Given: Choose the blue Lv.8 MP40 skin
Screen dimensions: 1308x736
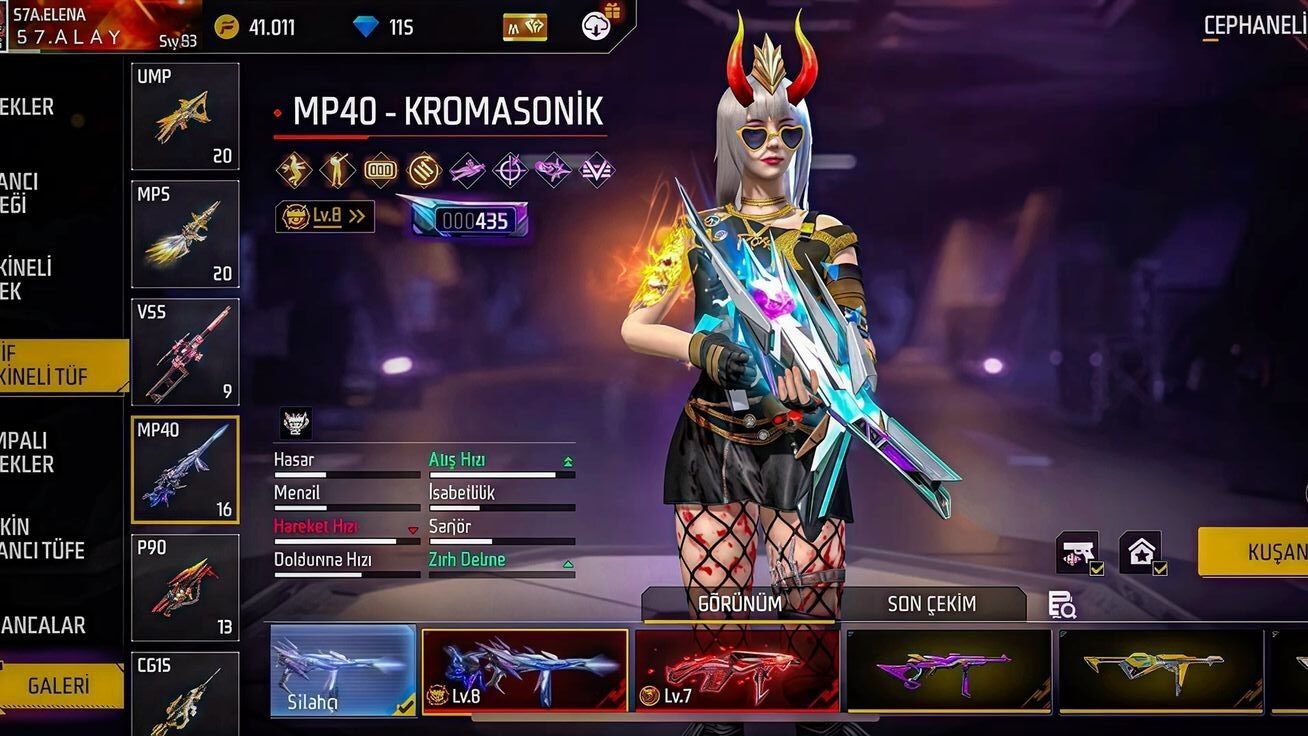Looking at the screenshot, I should coord(525,670).
